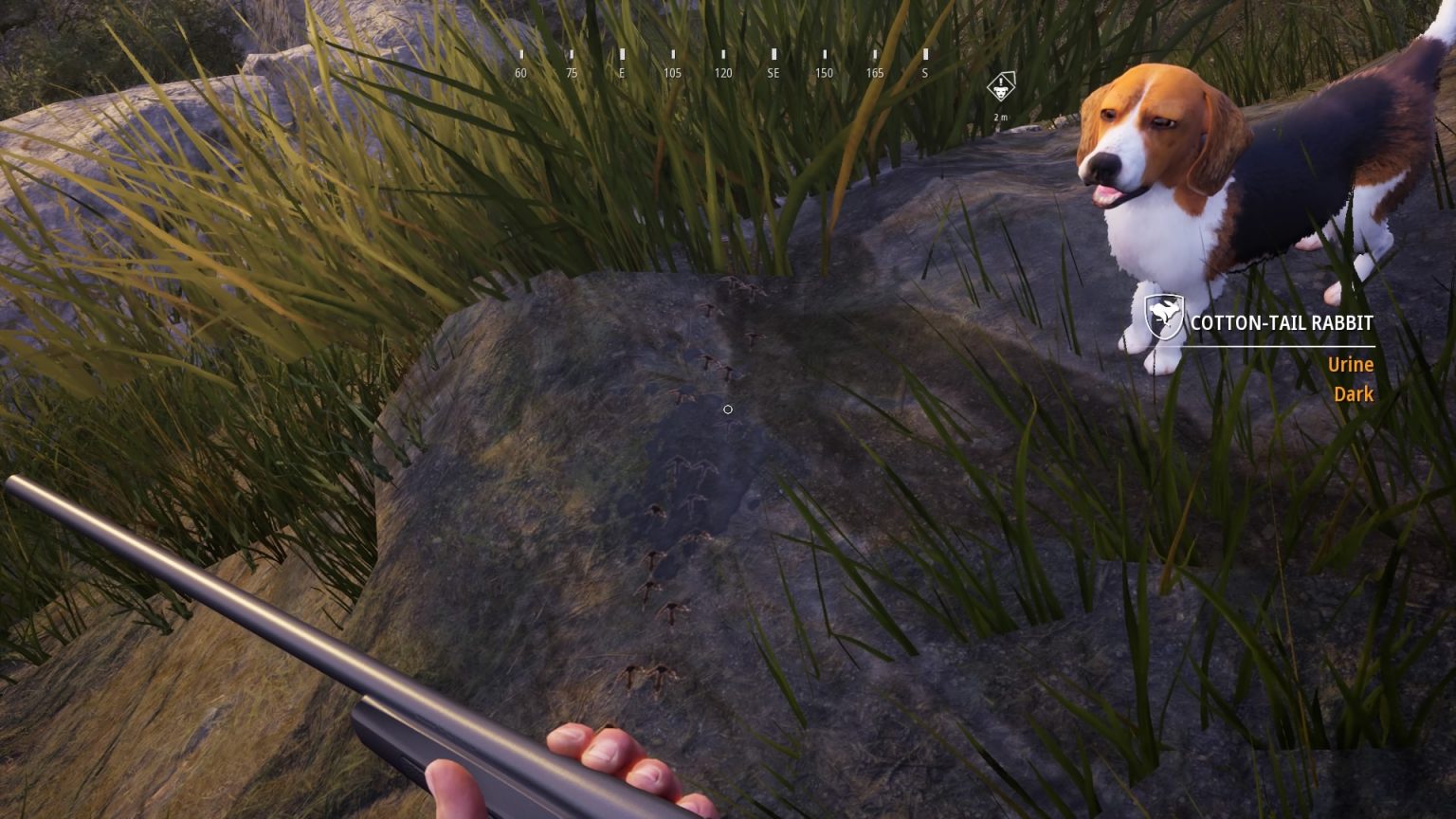
Task: Select the crosshair reticle circle
Action: pyautogui.click(x=728, y=409)
